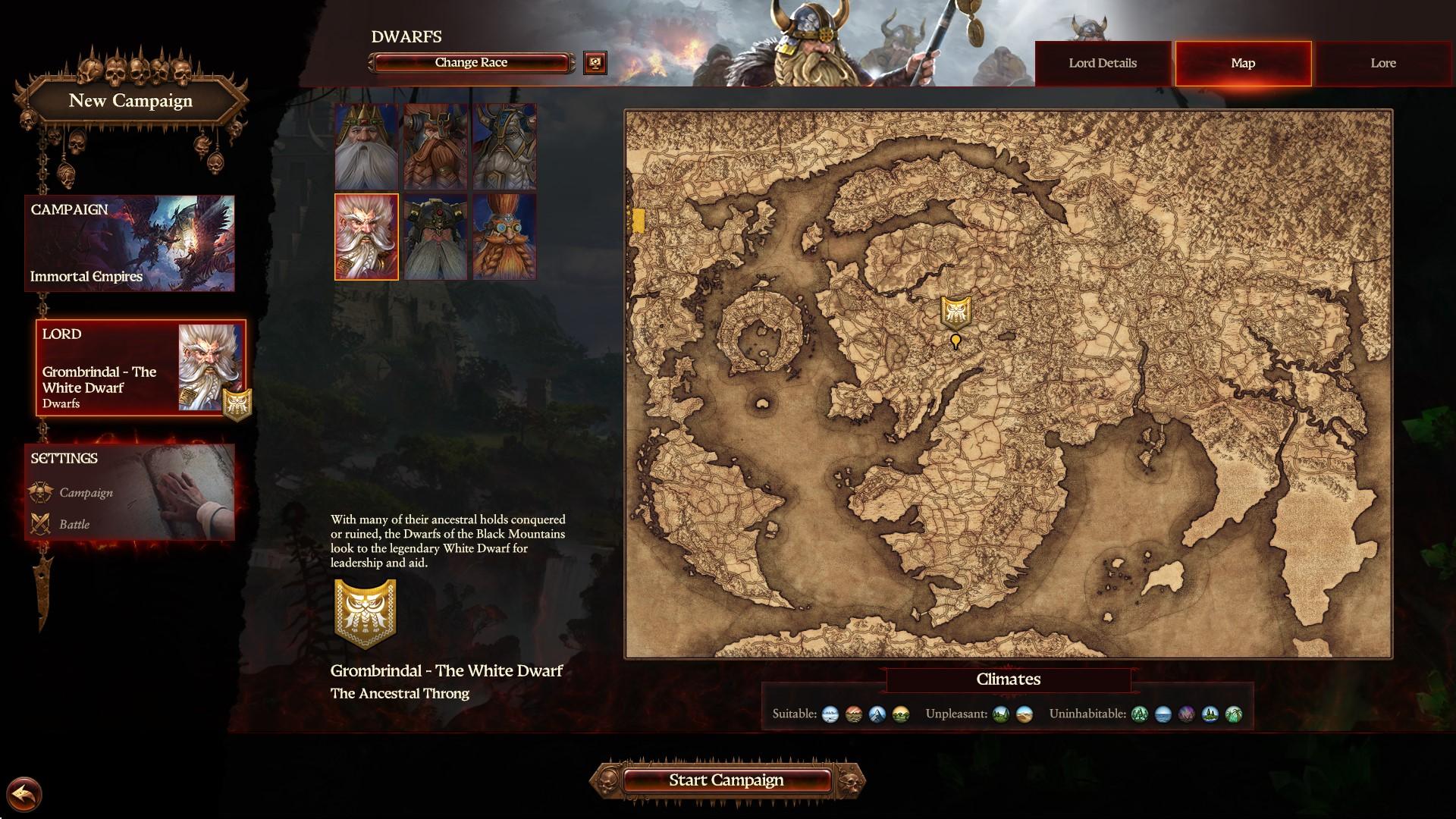The width and height of the screenshot is (1456, 819).
Task: Open Campaign settings
Action: tap(86, 493)
